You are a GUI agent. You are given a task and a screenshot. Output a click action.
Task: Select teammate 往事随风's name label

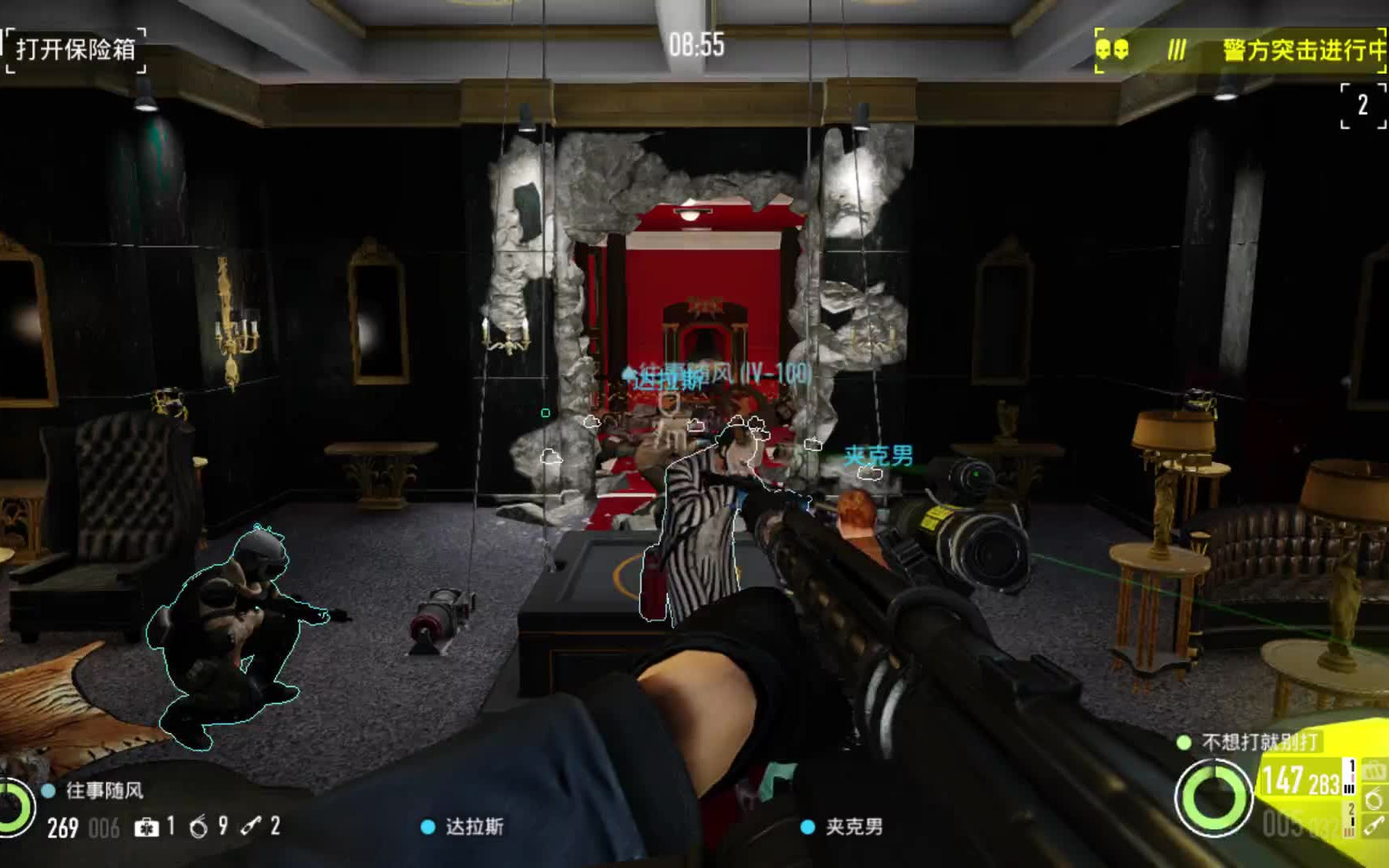[104, 791]
